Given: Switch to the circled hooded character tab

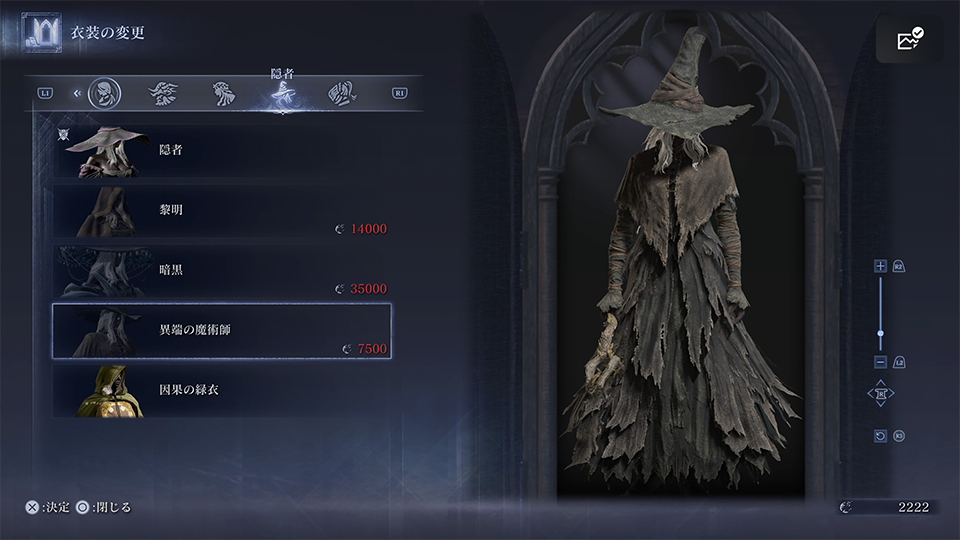Looking at the screenshot, I should coord(103,94).
